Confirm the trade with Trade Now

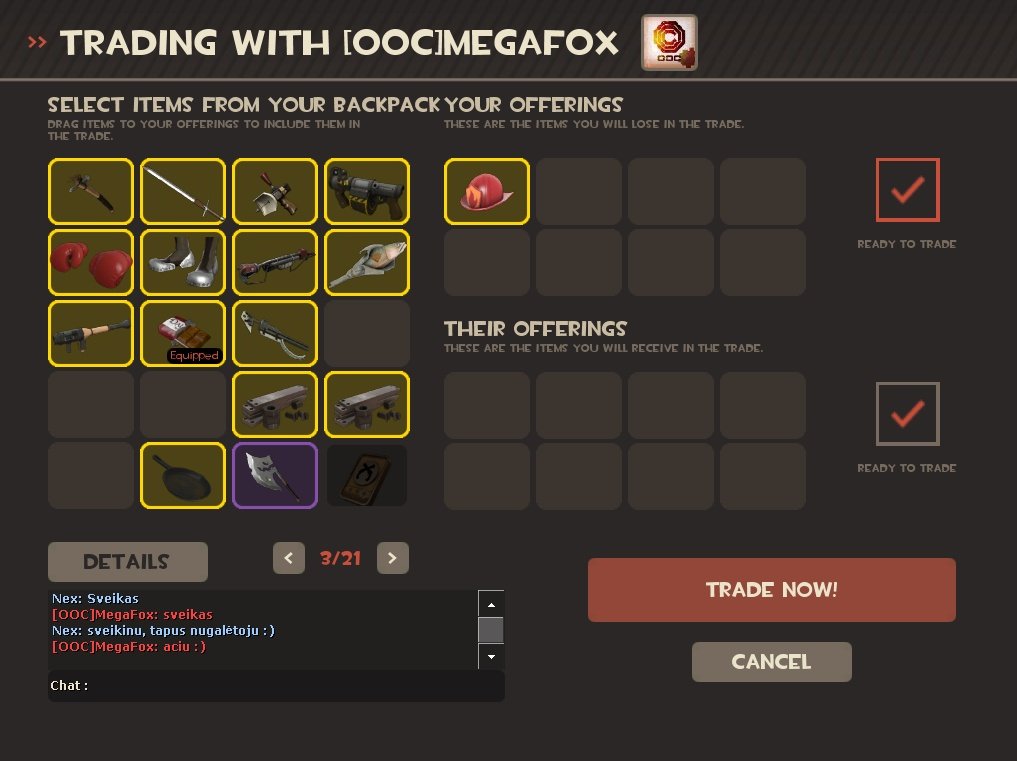click(x=771, y=590)
